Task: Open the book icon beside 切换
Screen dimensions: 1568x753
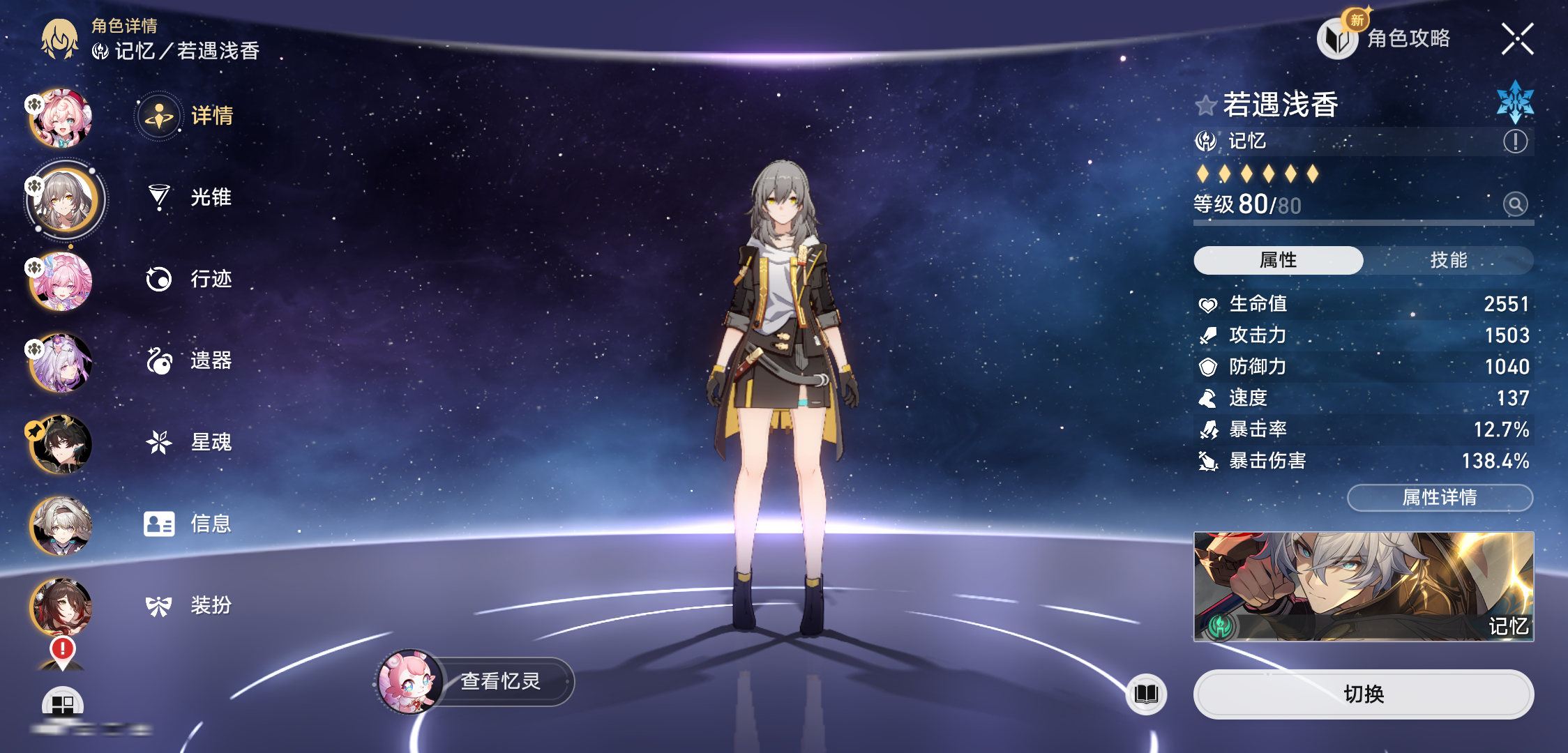Action: [1146, 694]
